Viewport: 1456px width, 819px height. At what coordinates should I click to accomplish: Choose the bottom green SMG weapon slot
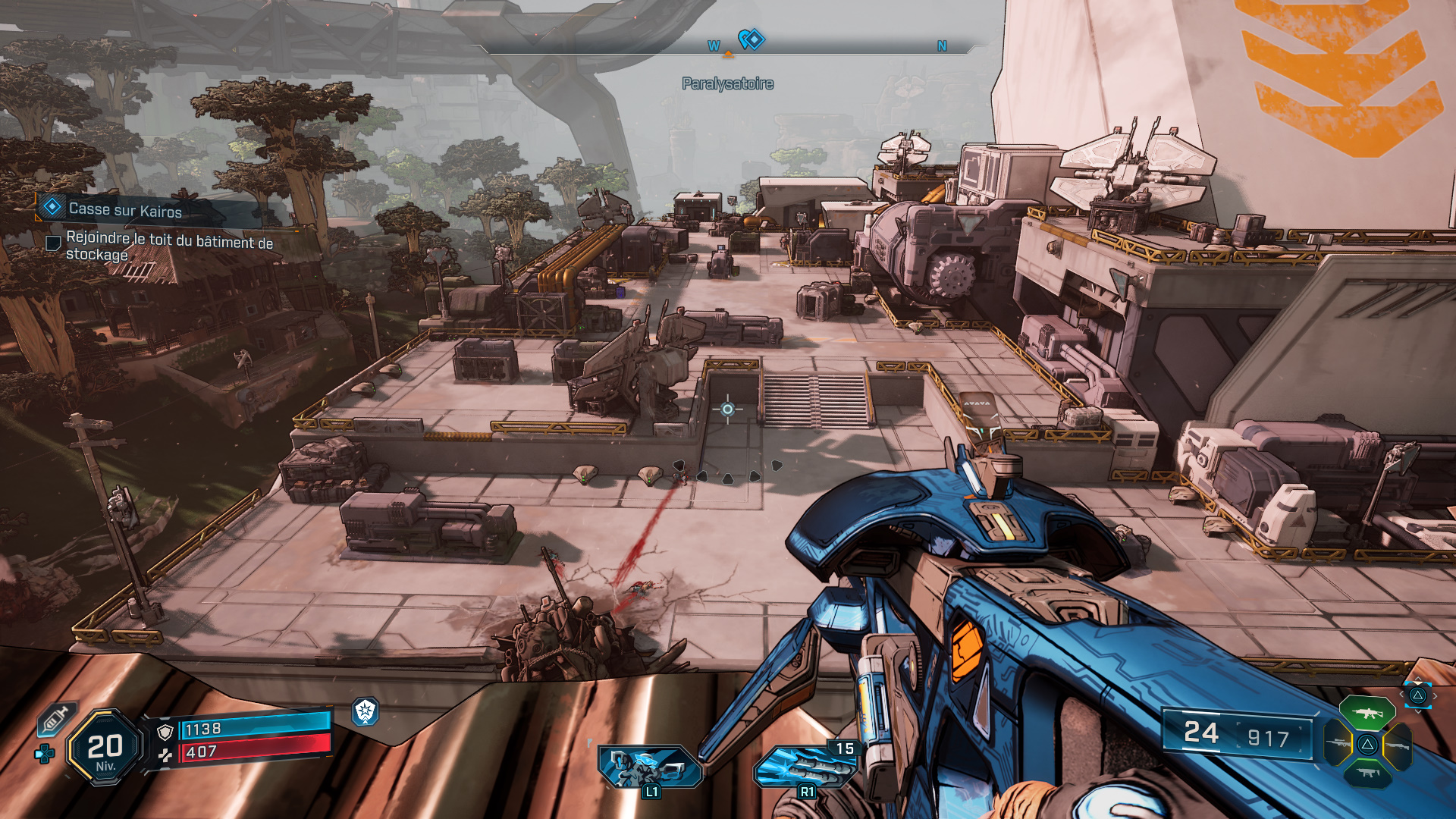pos(1367,773)
